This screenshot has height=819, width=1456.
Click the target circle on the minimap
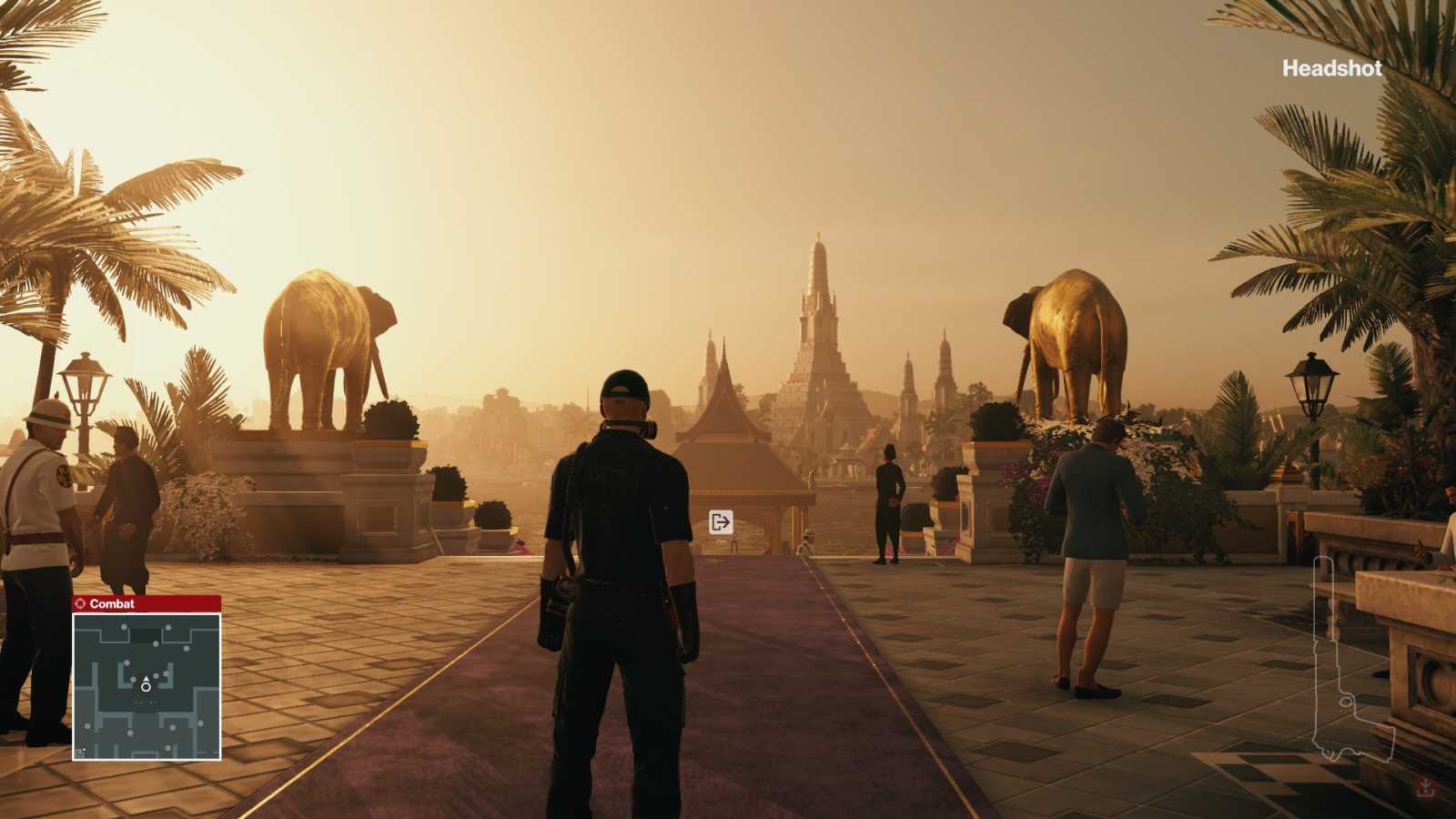click(x=147, y=688)
